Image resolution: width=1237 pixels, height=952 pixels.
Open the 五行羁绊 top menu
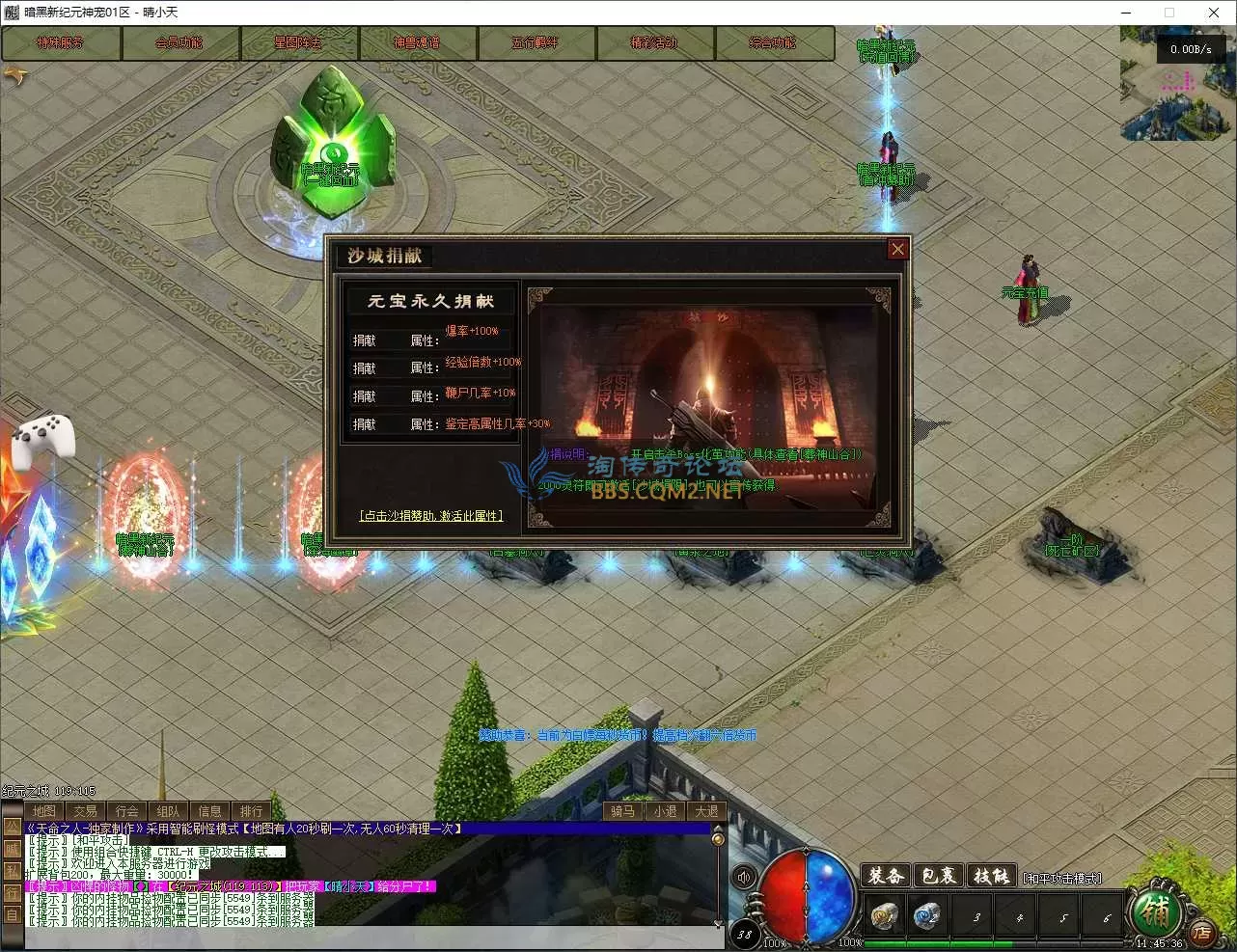[x=536, y=43]
